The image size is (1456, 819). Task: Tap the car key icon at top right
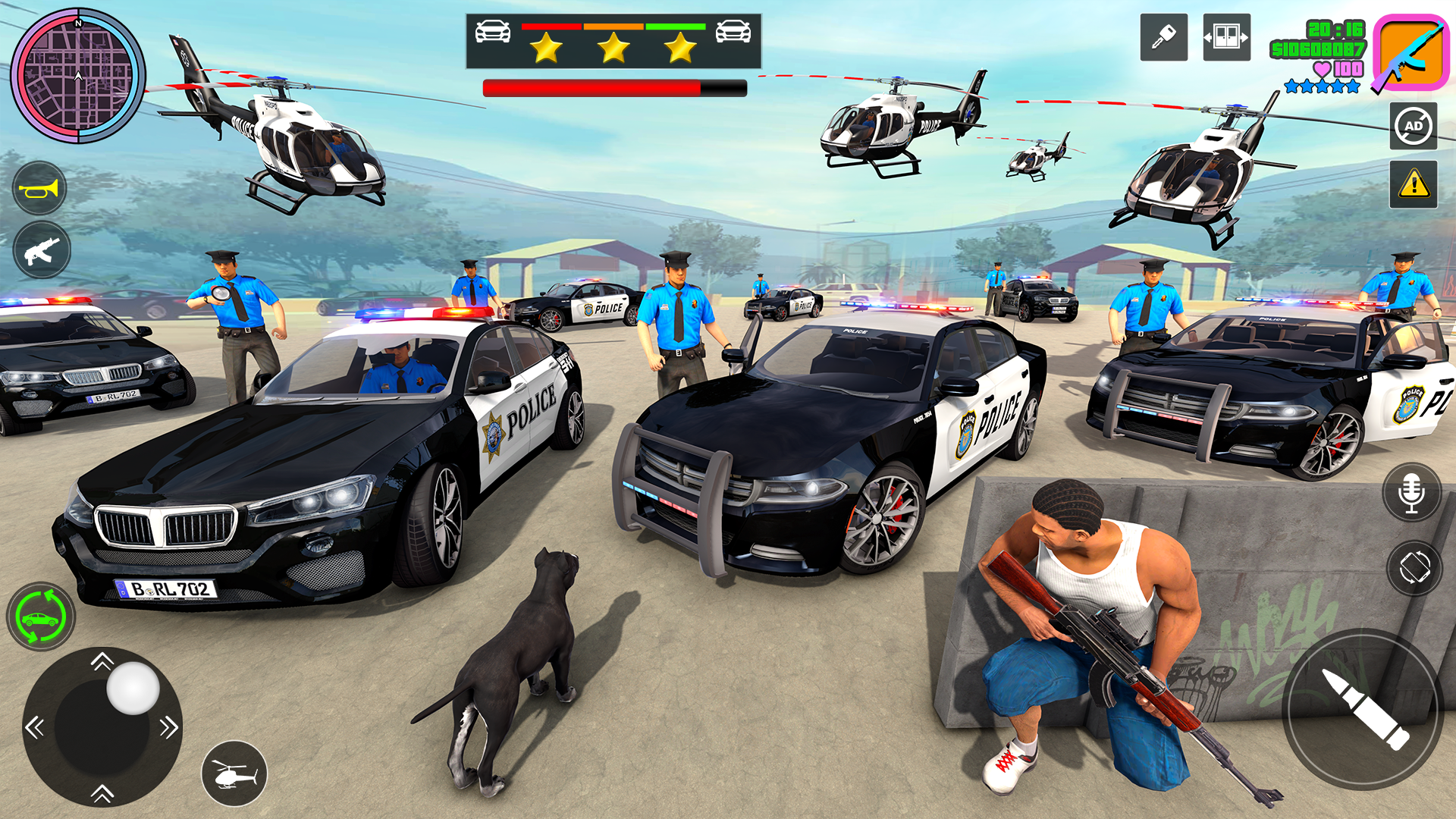(1166, 37)
